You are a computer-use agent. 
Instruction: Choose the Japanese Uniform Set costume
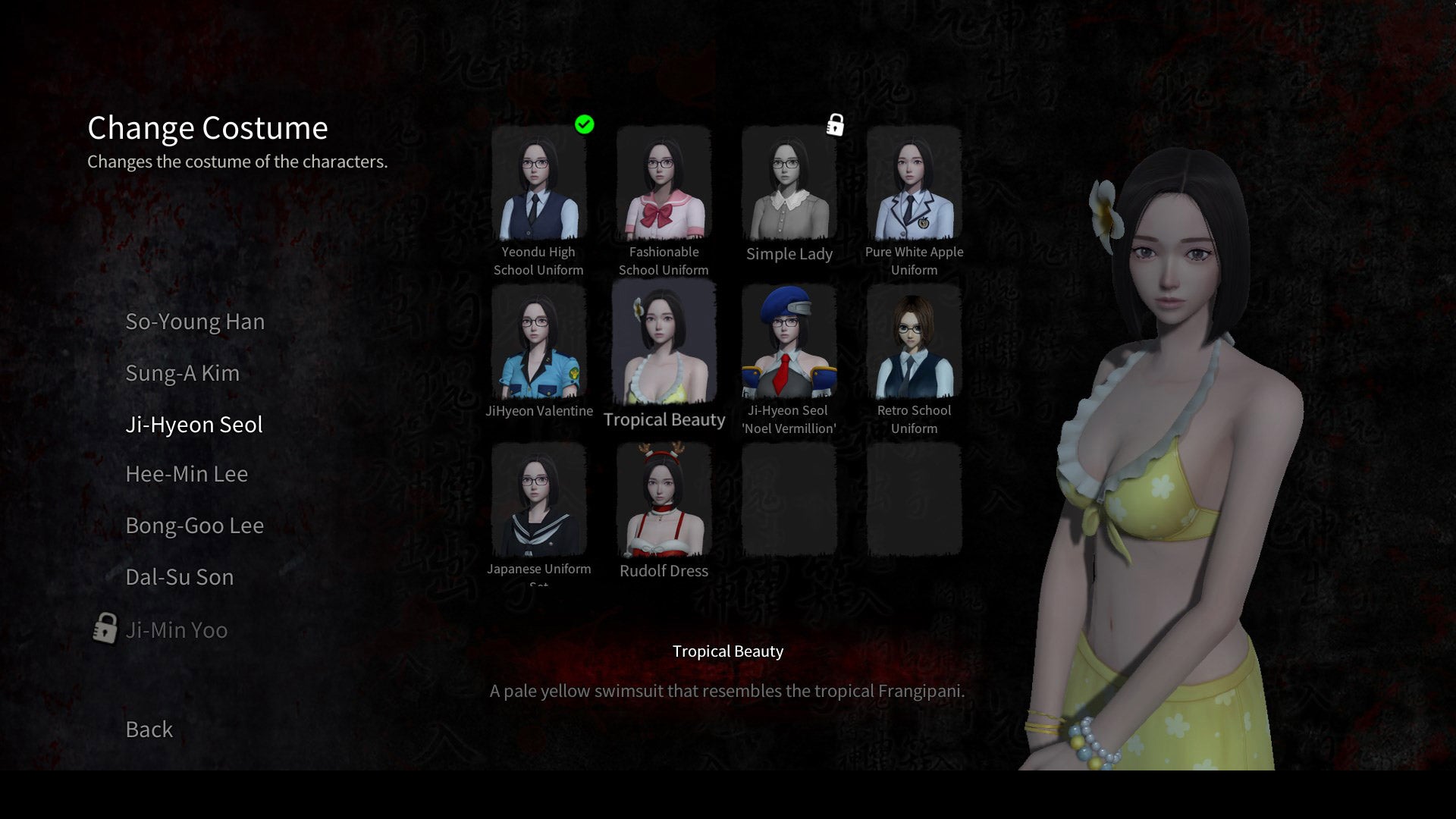538,502
